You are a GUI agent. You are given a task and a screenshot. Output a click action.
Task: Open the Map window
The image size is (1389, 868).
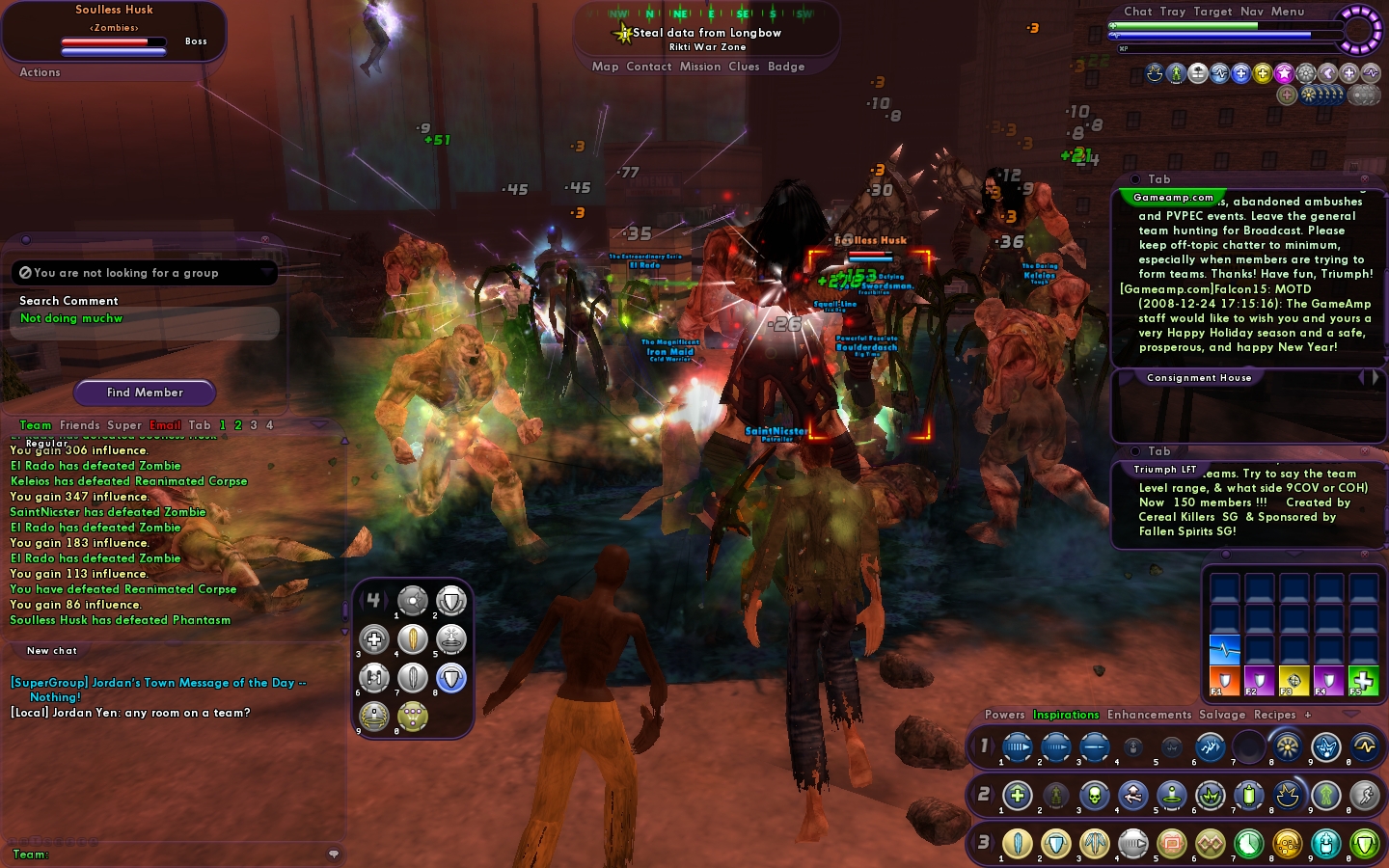[x=605, y=67]
